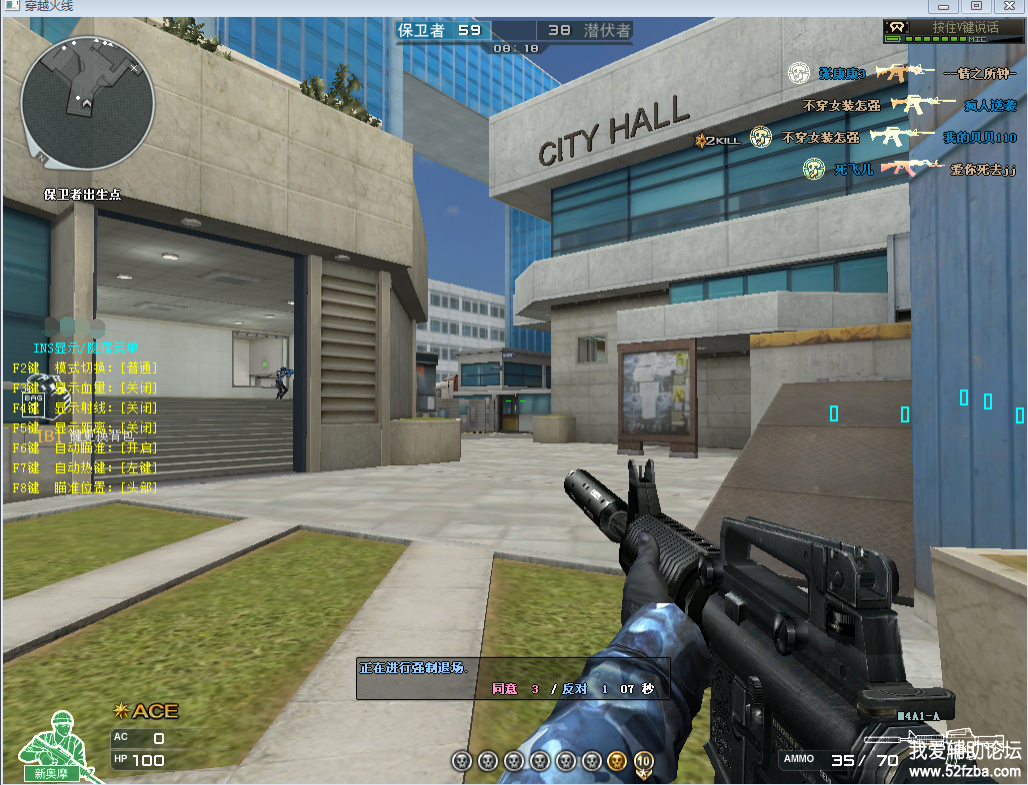1028x785 pixels.
Task: Toggle the F5 显示距离 option
Action: tap(85, 428)
